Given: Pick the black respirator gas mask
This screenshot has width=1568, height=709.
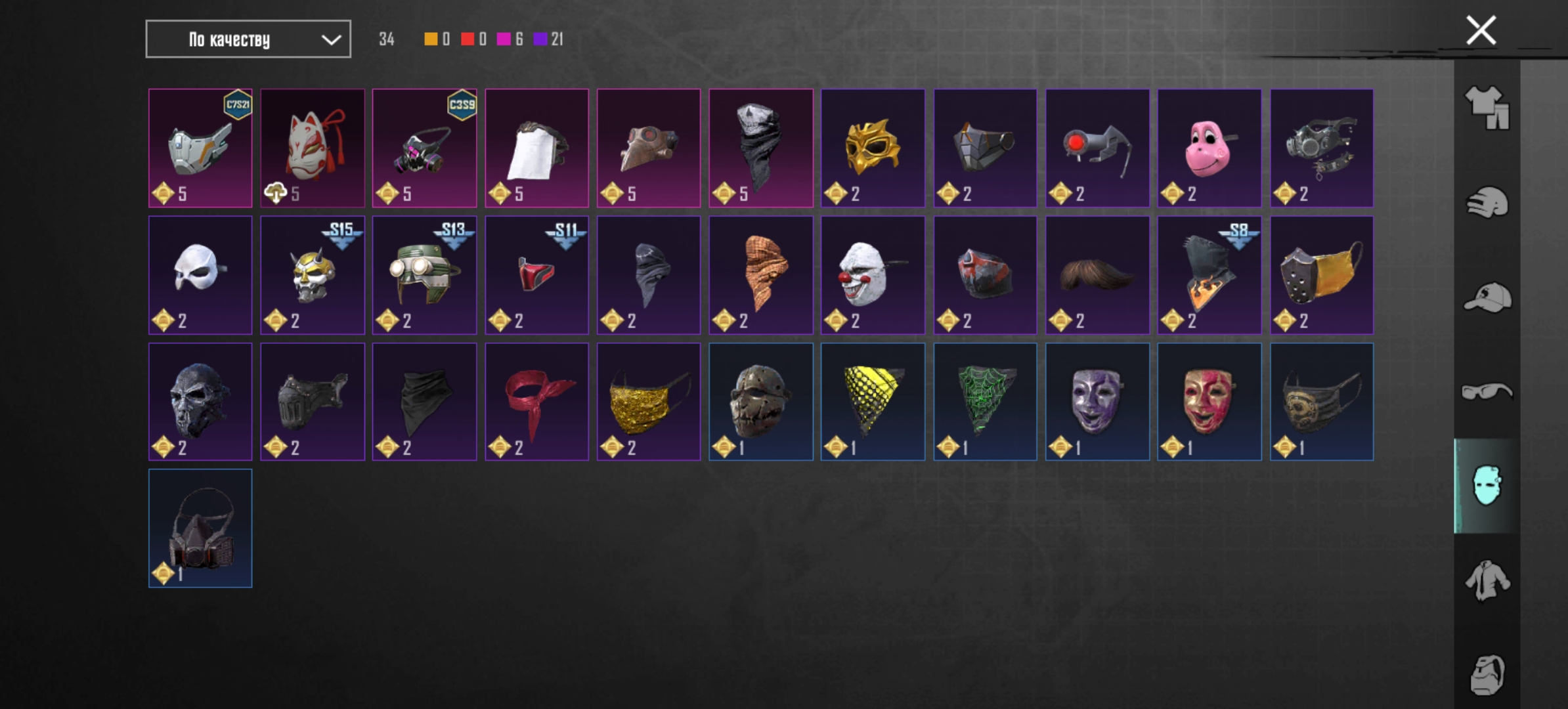Looking at the screenshot, I should point(200,528).
